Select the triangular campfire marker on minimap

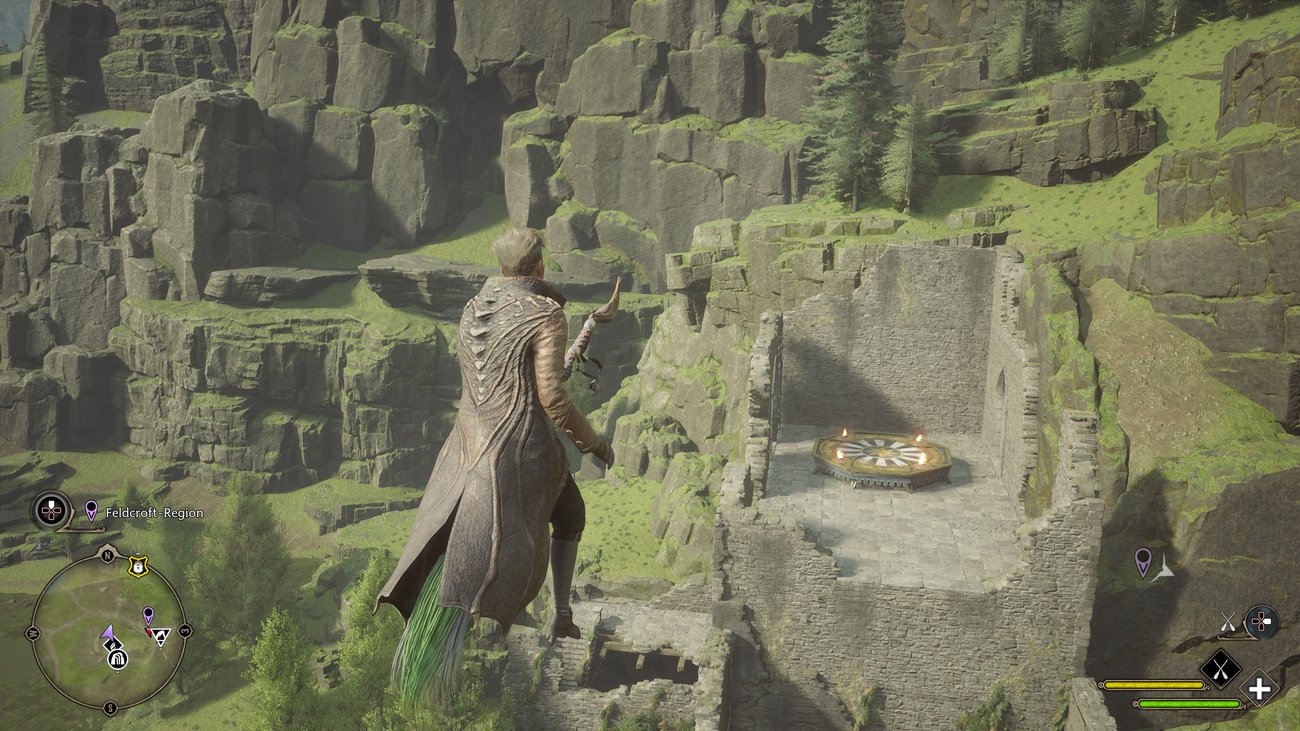point(160,636)
